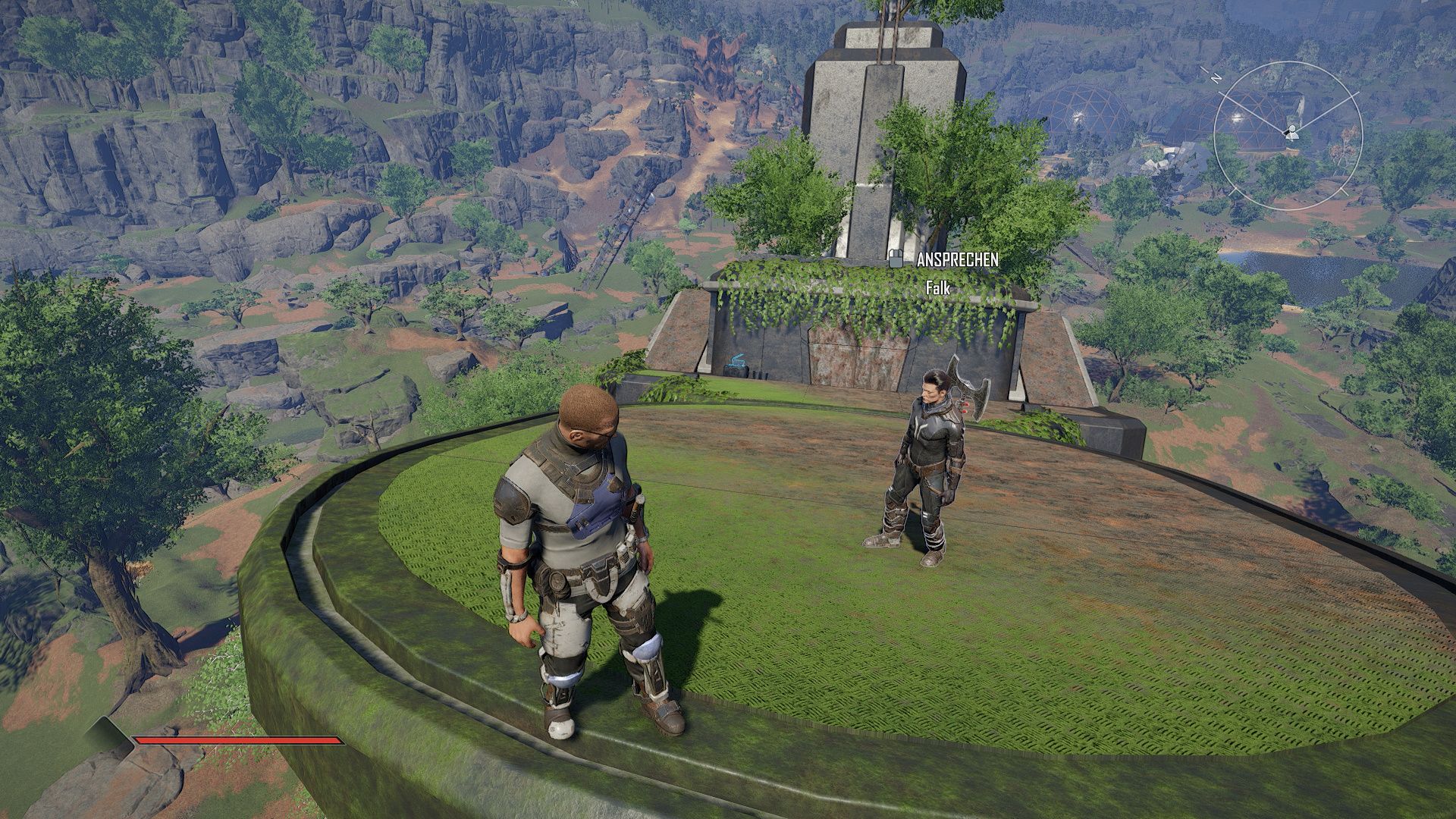Viewport: 1456px width, 819px height.
Task: Select the player position marker inside the compass
Action: click(1291, 135)
